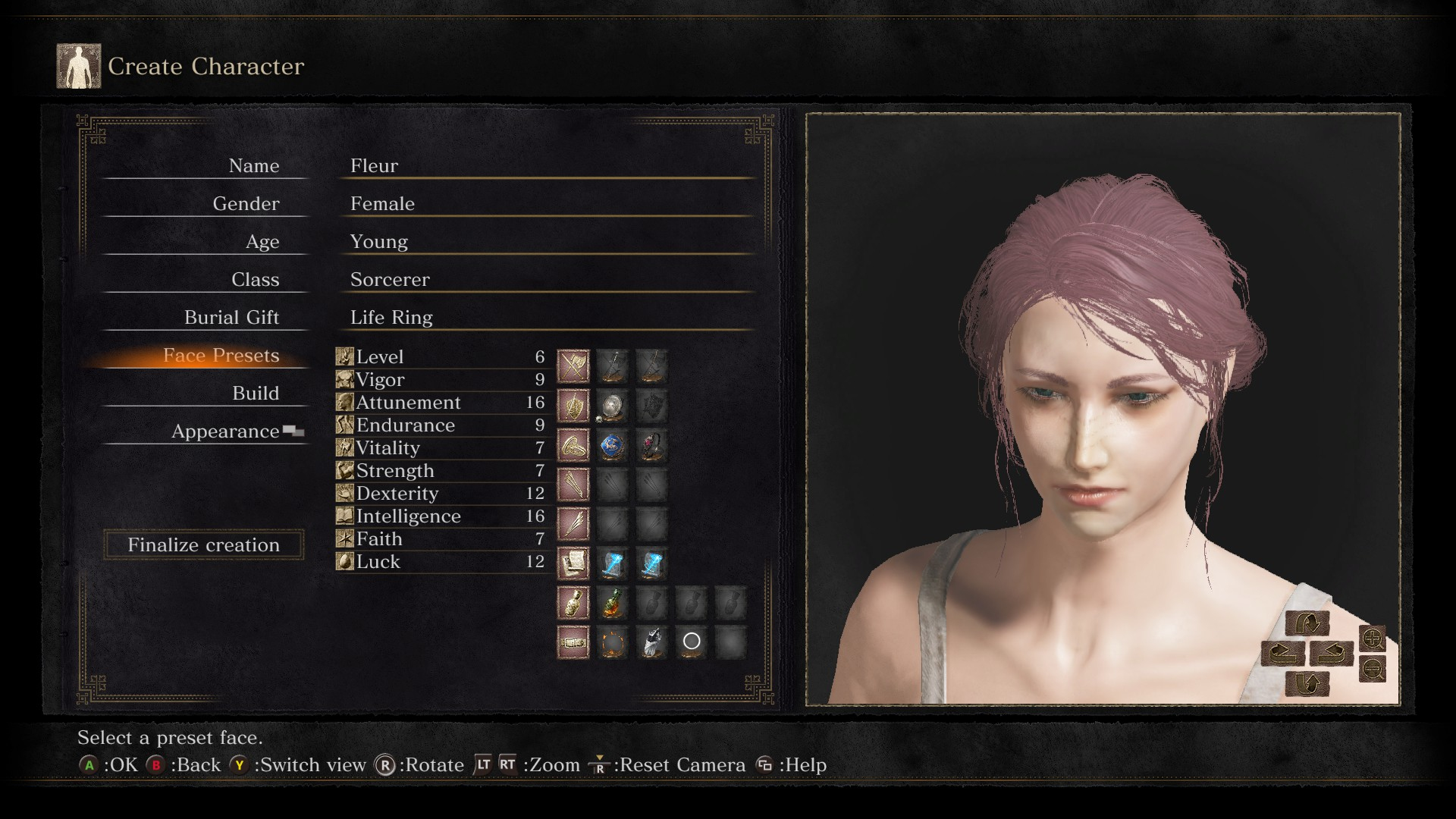Change the Age setting
The height and width of the screenshot is (819, 1456).
pos(262,242)
